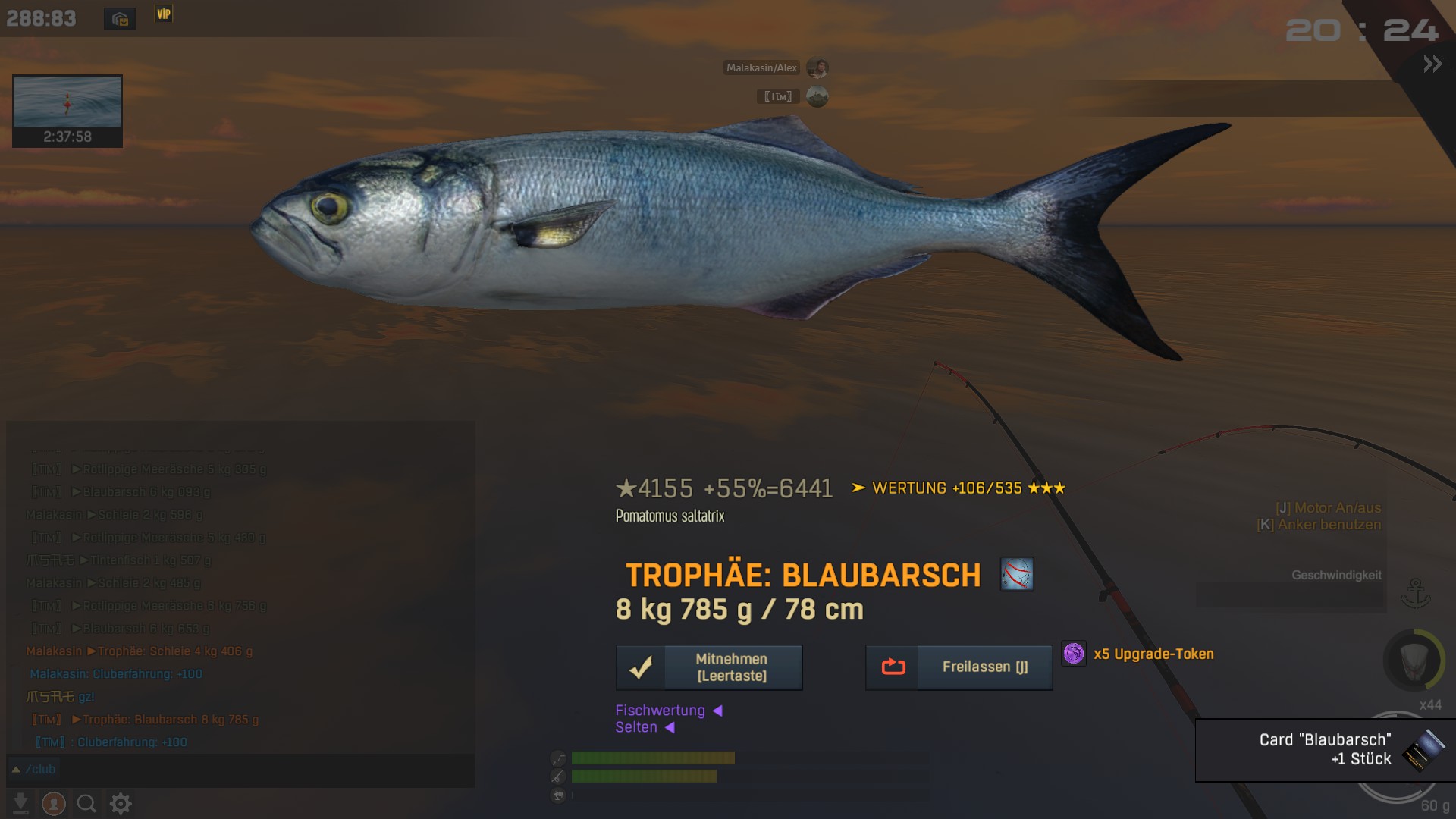Select Malakasin/Alex player entry
Viewport: 1456px width, 819px height.
pos(761,68)
